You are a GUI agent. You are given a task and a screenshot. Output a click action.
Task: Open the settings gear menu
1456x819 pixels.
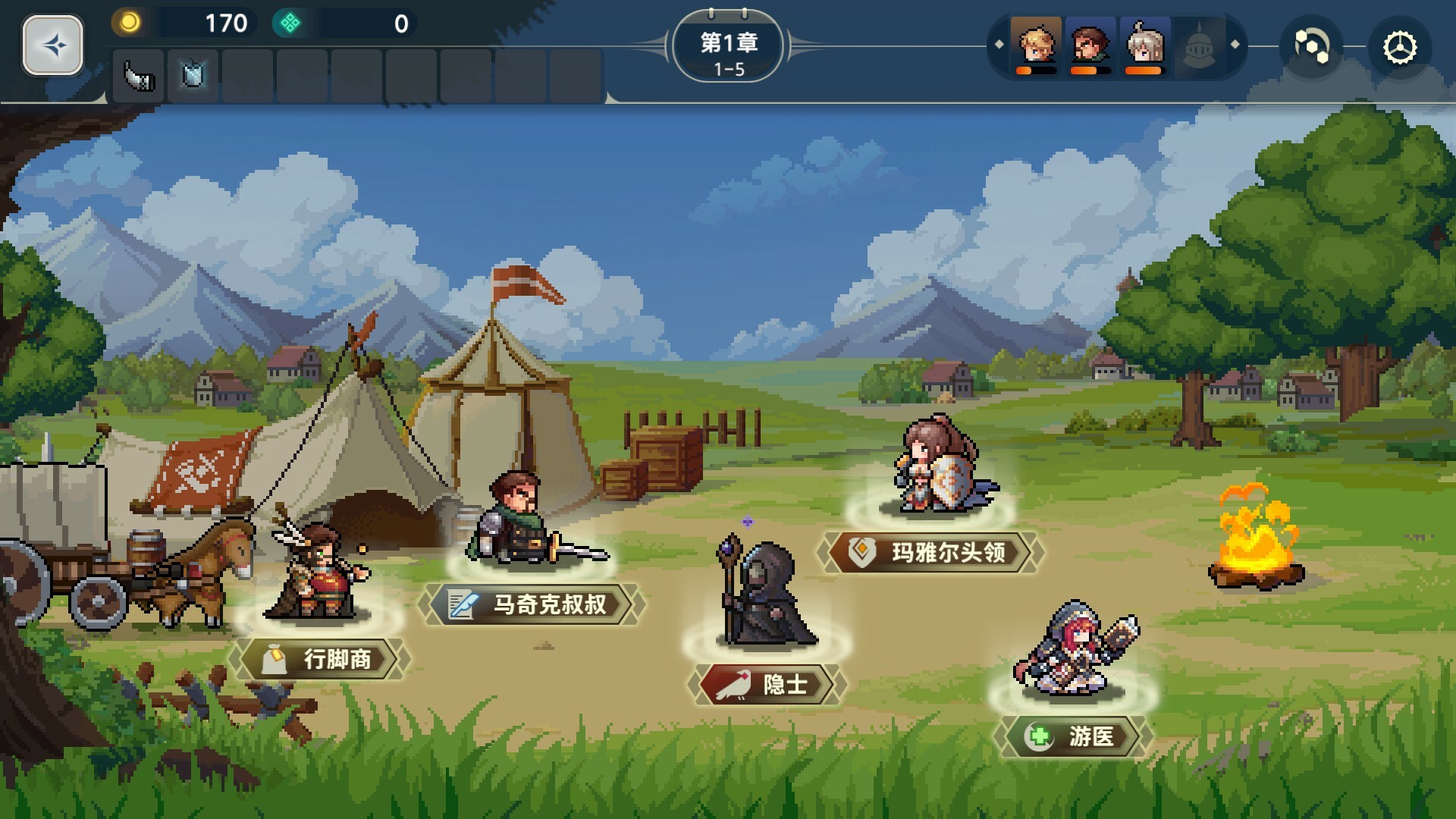(x=1399, y=47)
